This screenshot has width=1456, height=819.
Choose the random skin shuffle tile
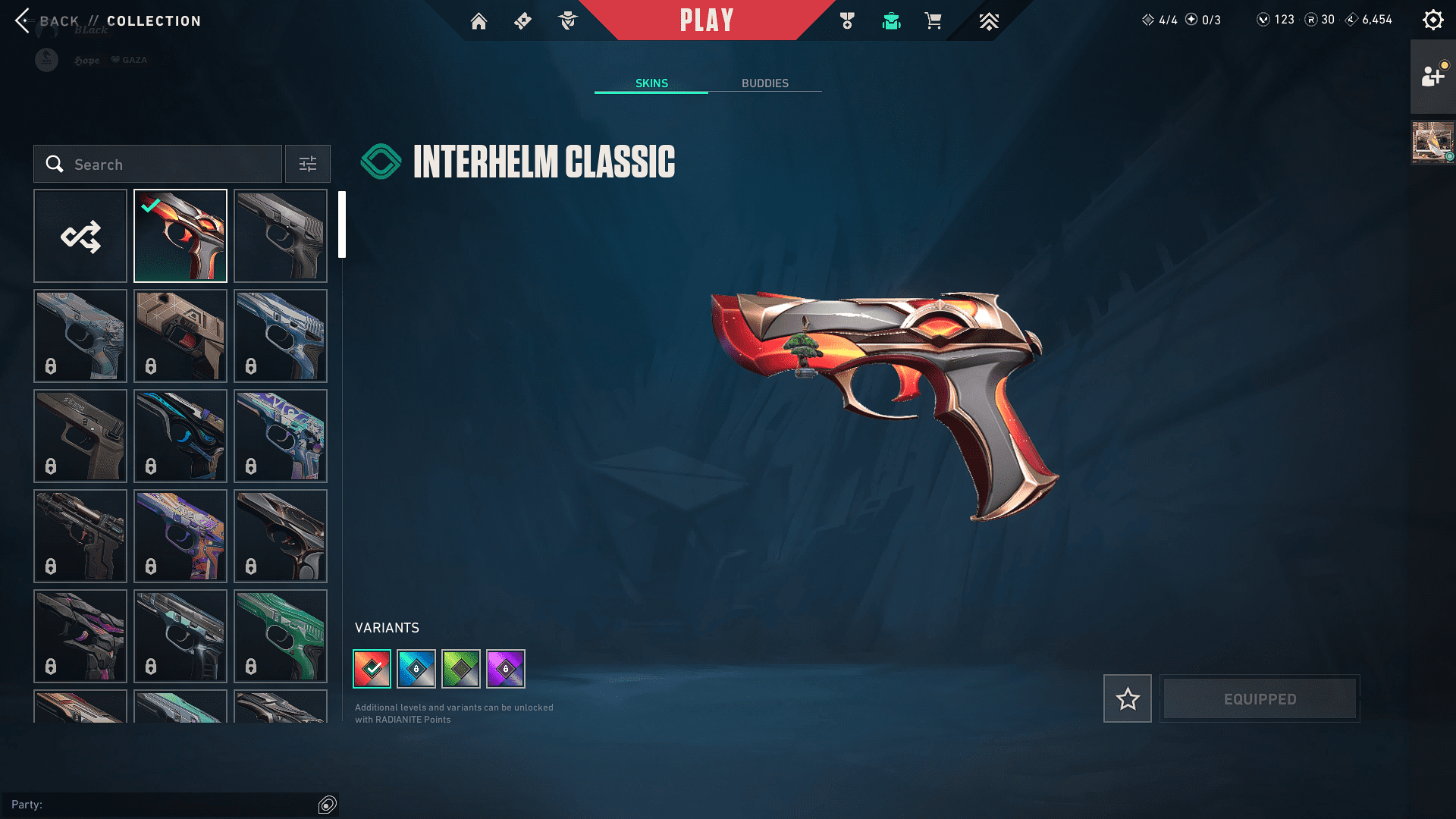pos(80,236)
